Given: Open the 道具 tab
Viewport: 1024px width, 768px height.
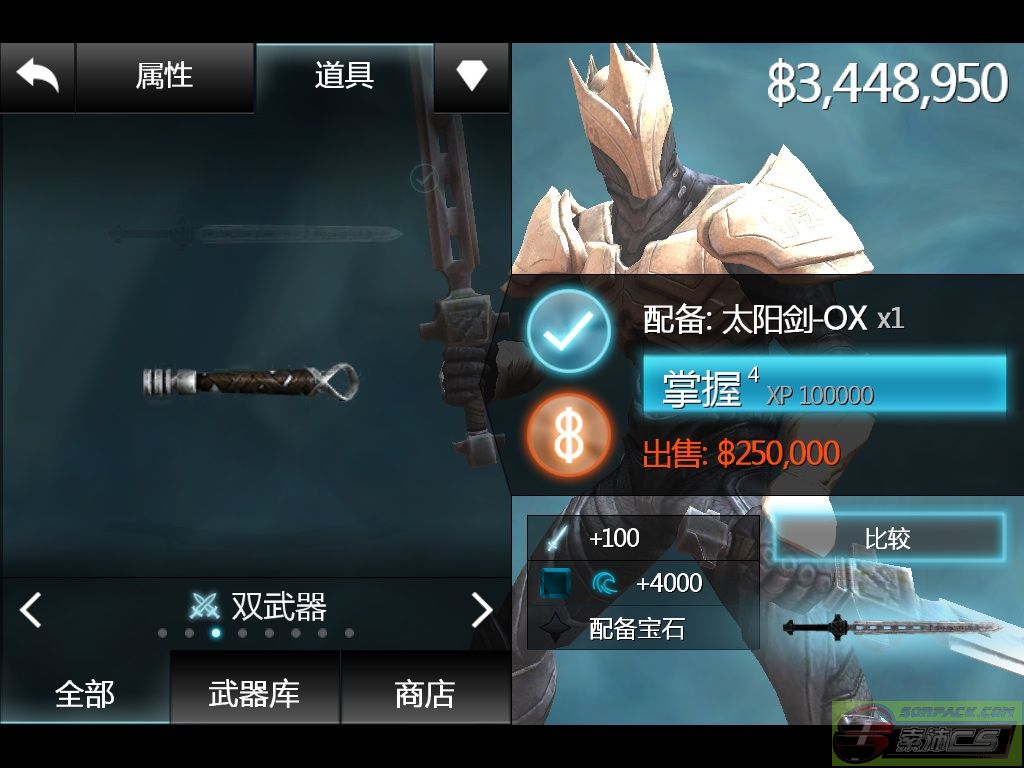Looking at the screenshot, I should click(344, 76).
